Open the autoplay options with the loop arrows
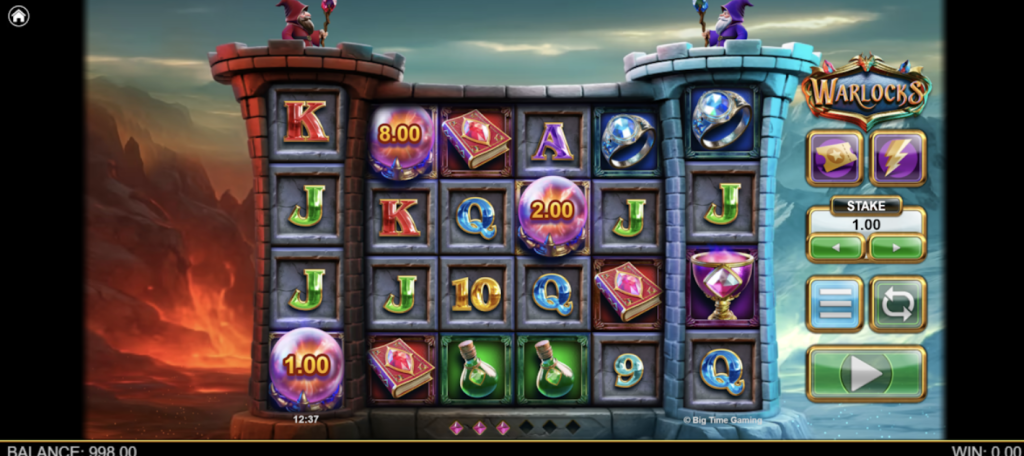This screenshot has height=456, width=1024. click(x=897, y=304)
